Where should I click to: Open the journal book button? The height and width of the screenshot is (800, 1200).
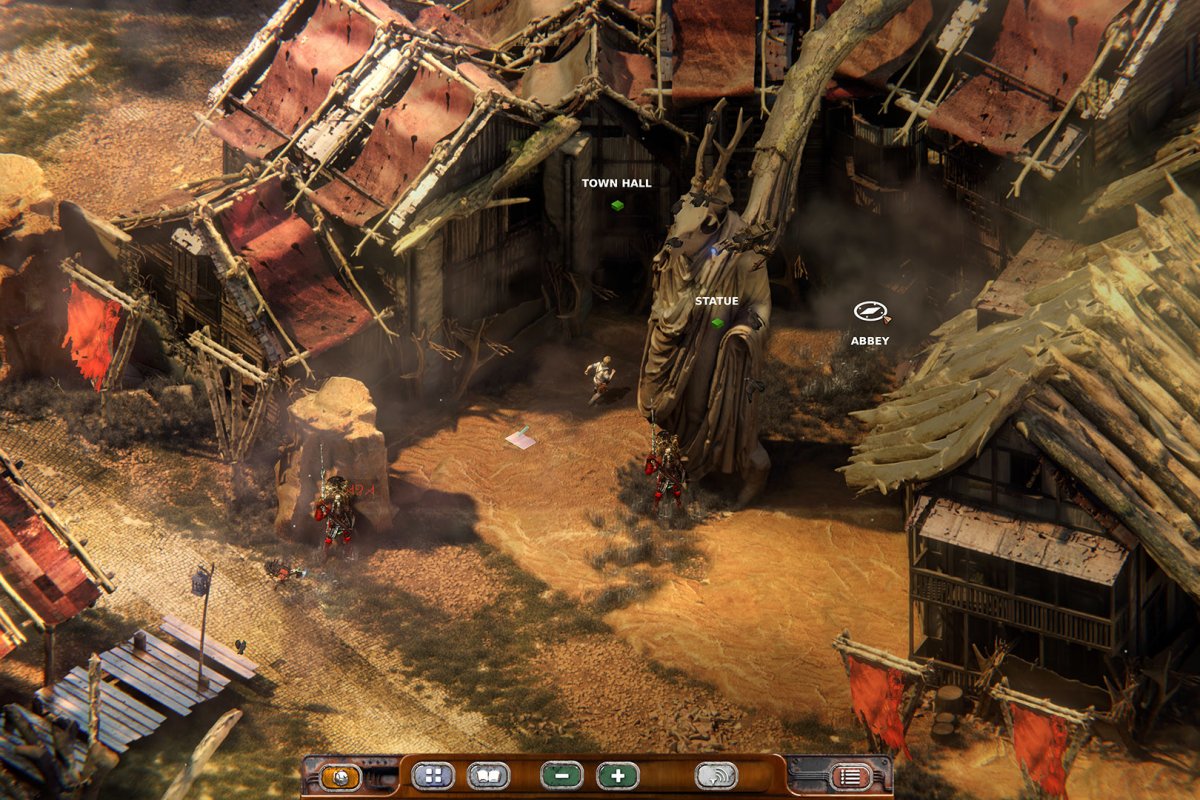488,776
